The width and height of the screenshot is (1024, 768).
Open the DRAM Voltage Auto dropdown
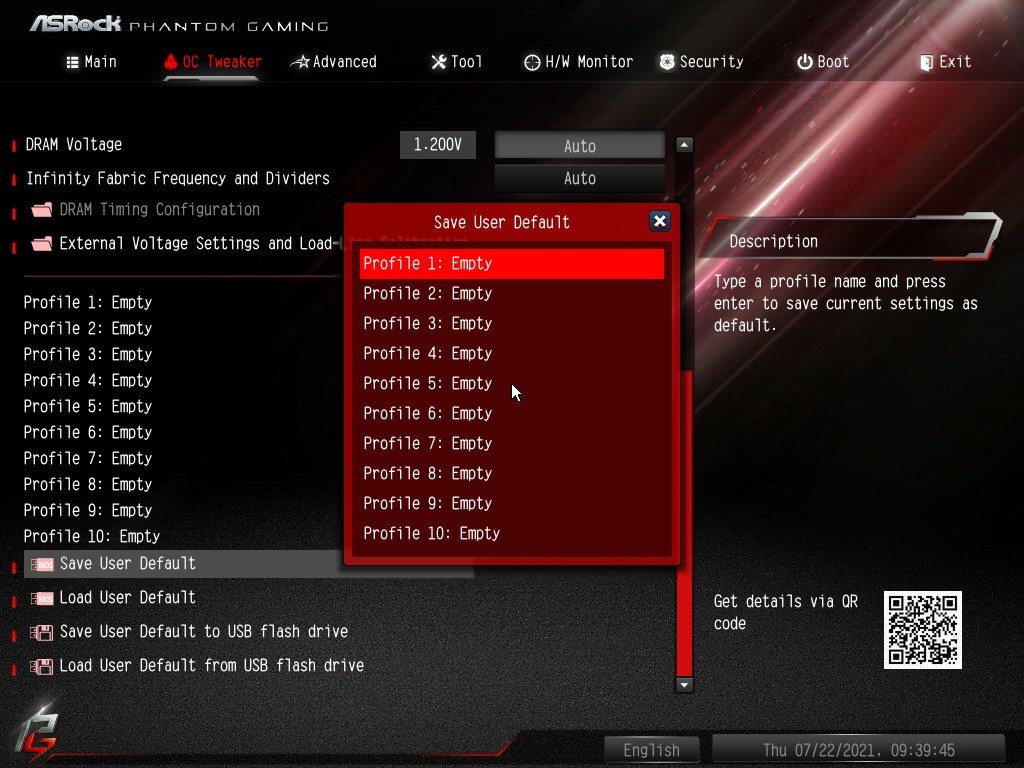[x=580, y=146]
